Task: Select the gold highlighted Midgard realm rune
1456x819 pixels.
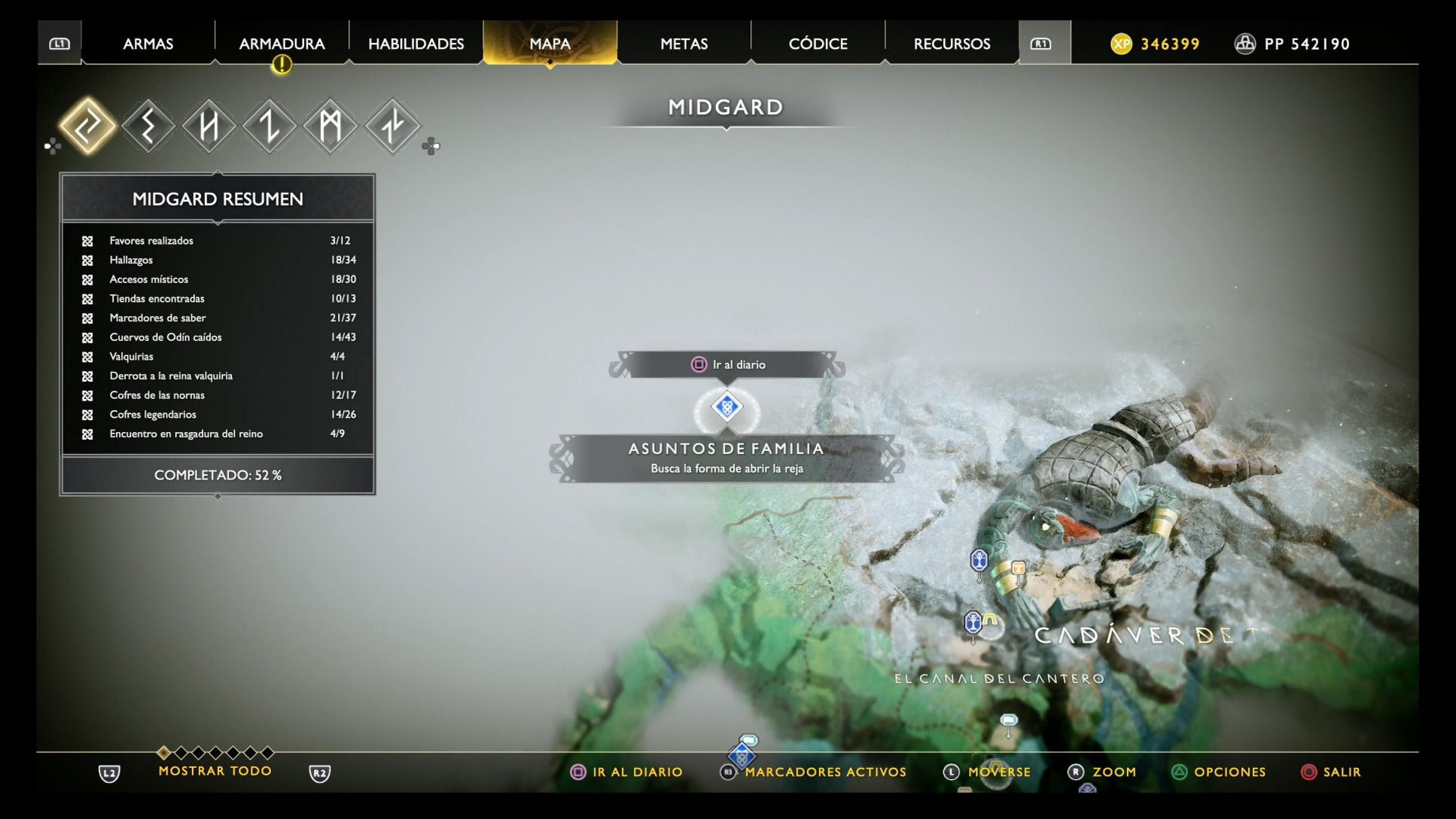Action: 87,126
